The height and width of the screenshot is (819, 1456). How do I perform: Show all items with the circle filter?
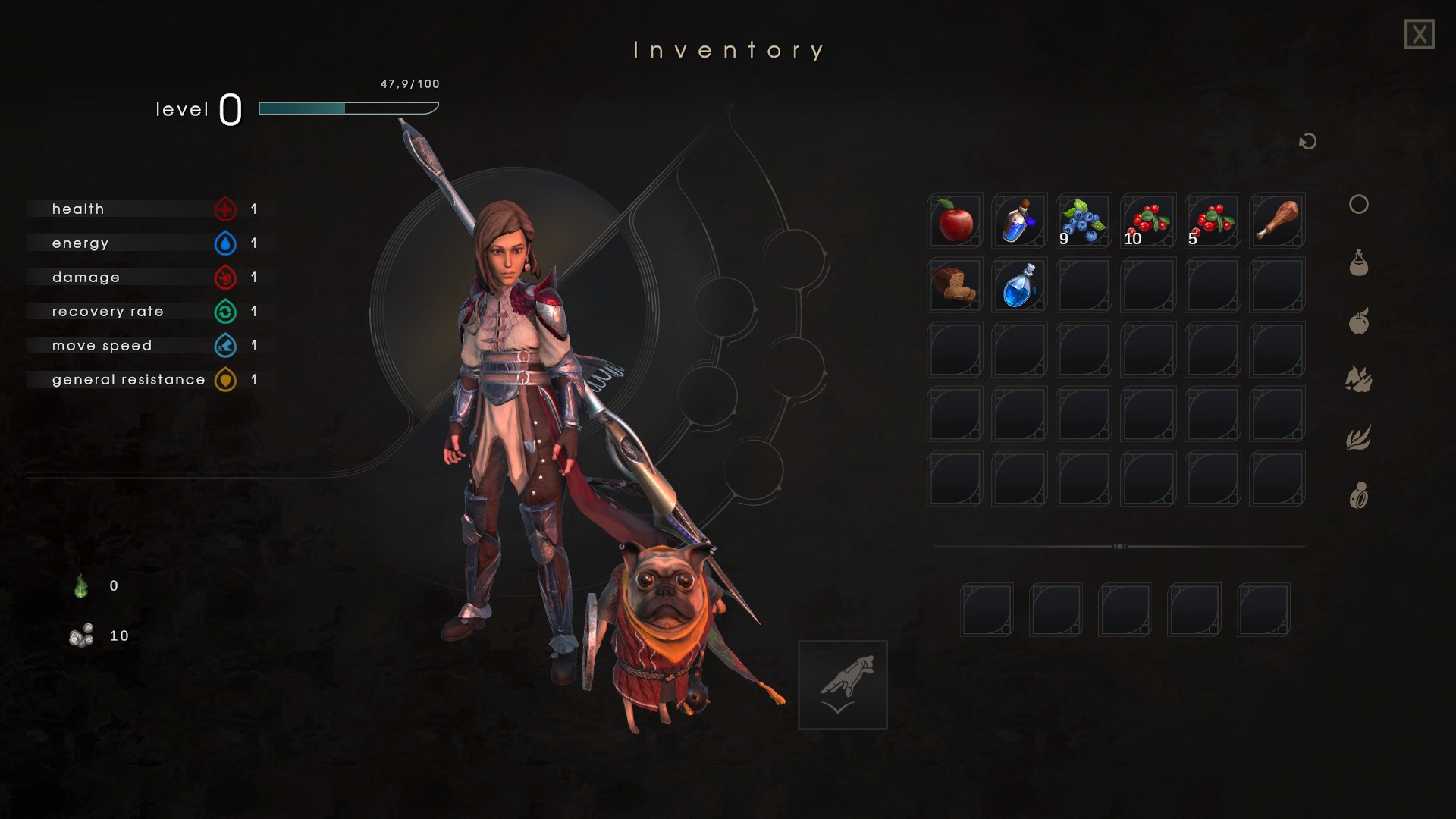pyautogui.click(x=1358, y=205)
